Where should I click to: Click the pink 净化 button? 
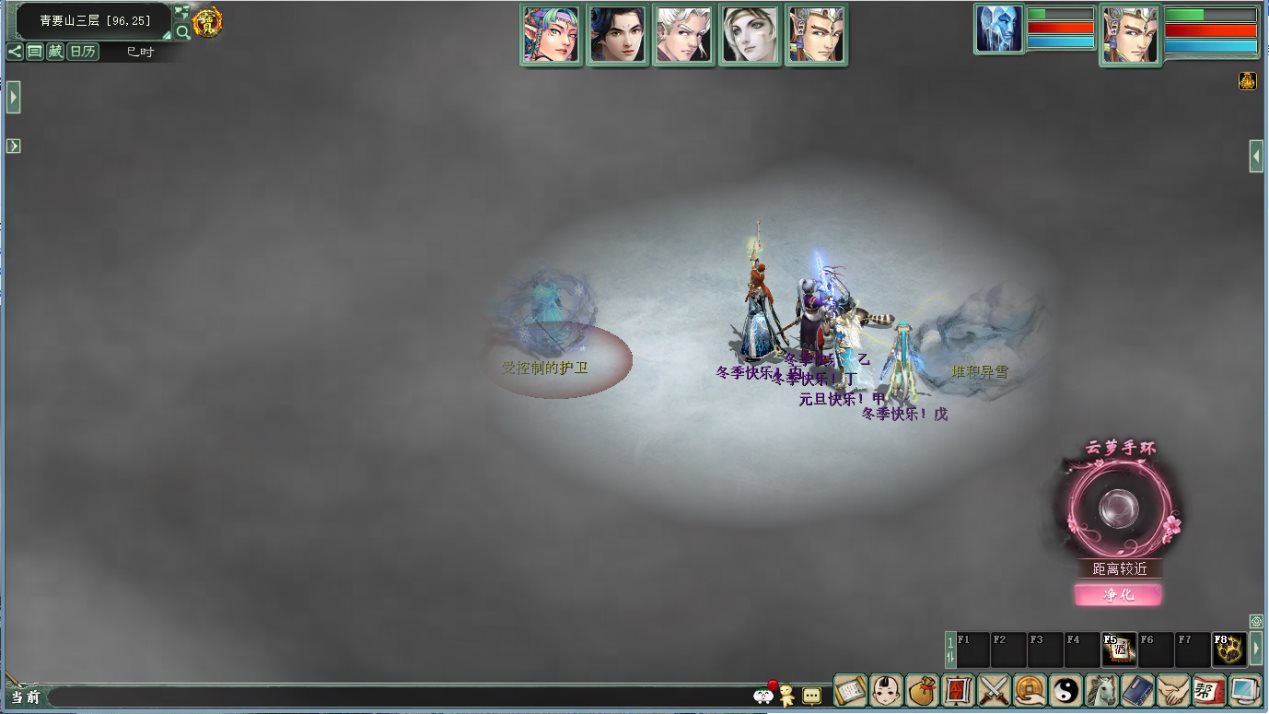[1118, 595]
